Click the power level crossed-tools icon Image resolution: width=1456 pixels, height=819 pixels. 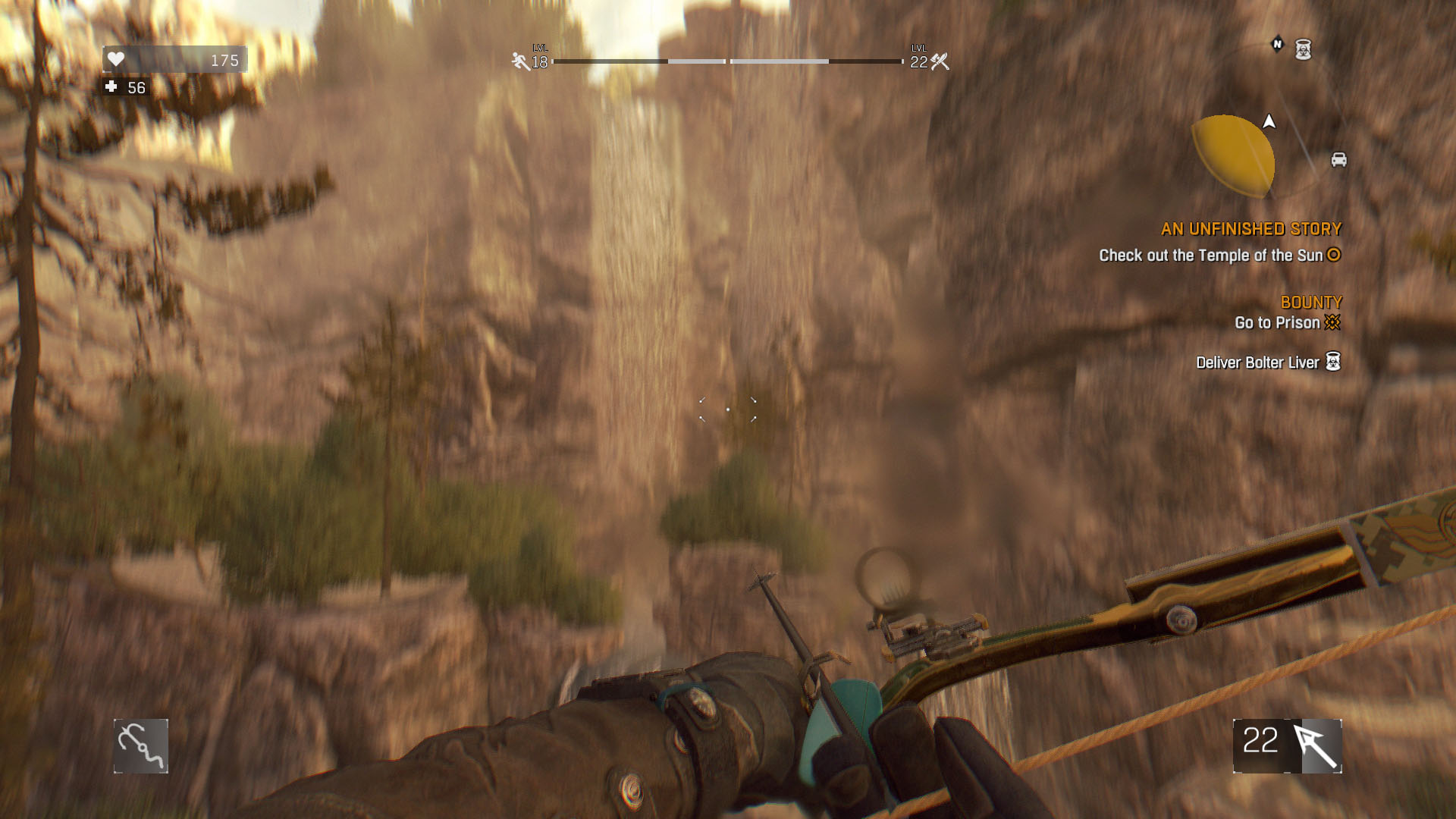tap(940, 61)
